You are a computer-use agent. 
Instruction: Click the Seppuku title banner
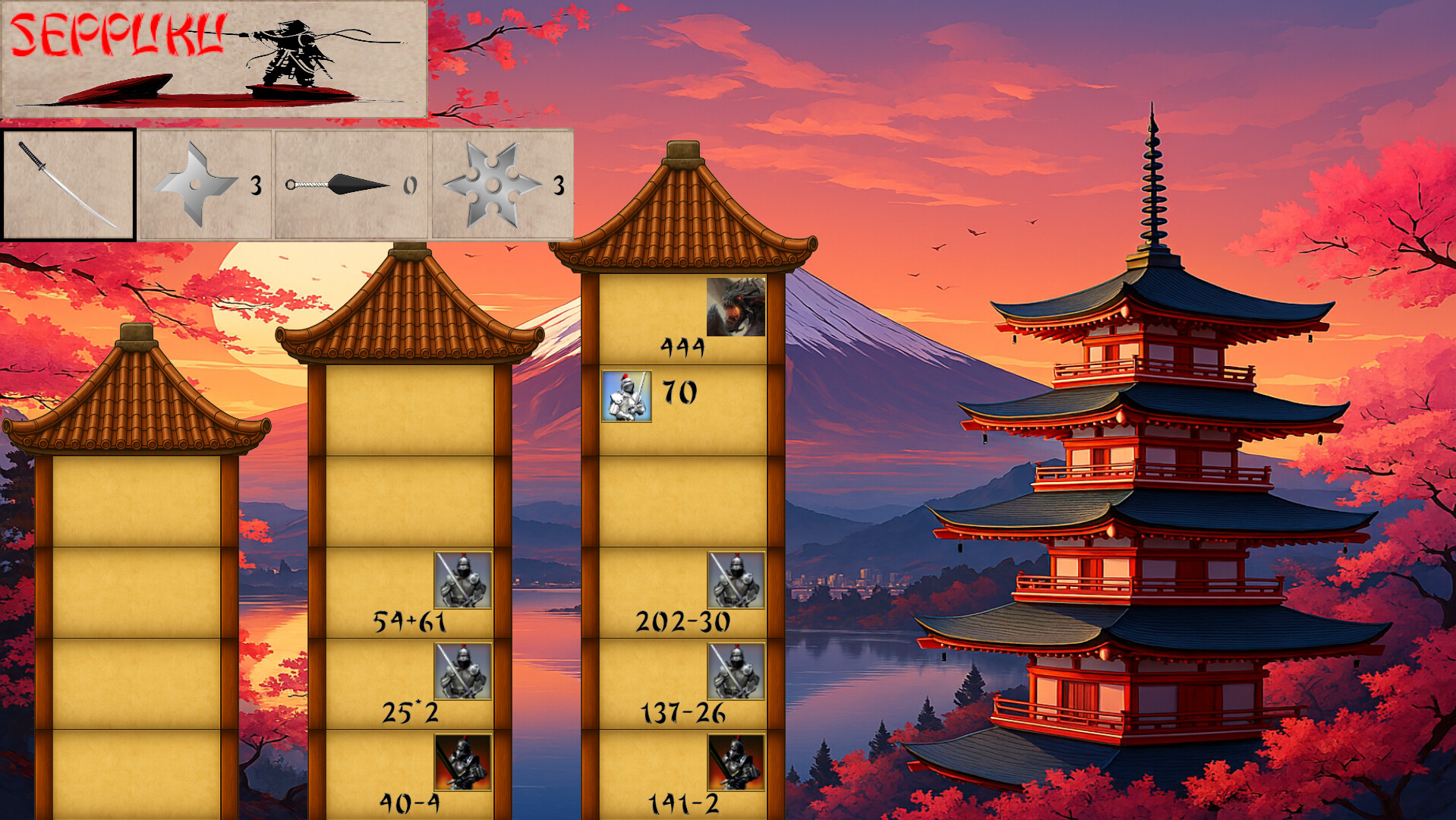214,59
